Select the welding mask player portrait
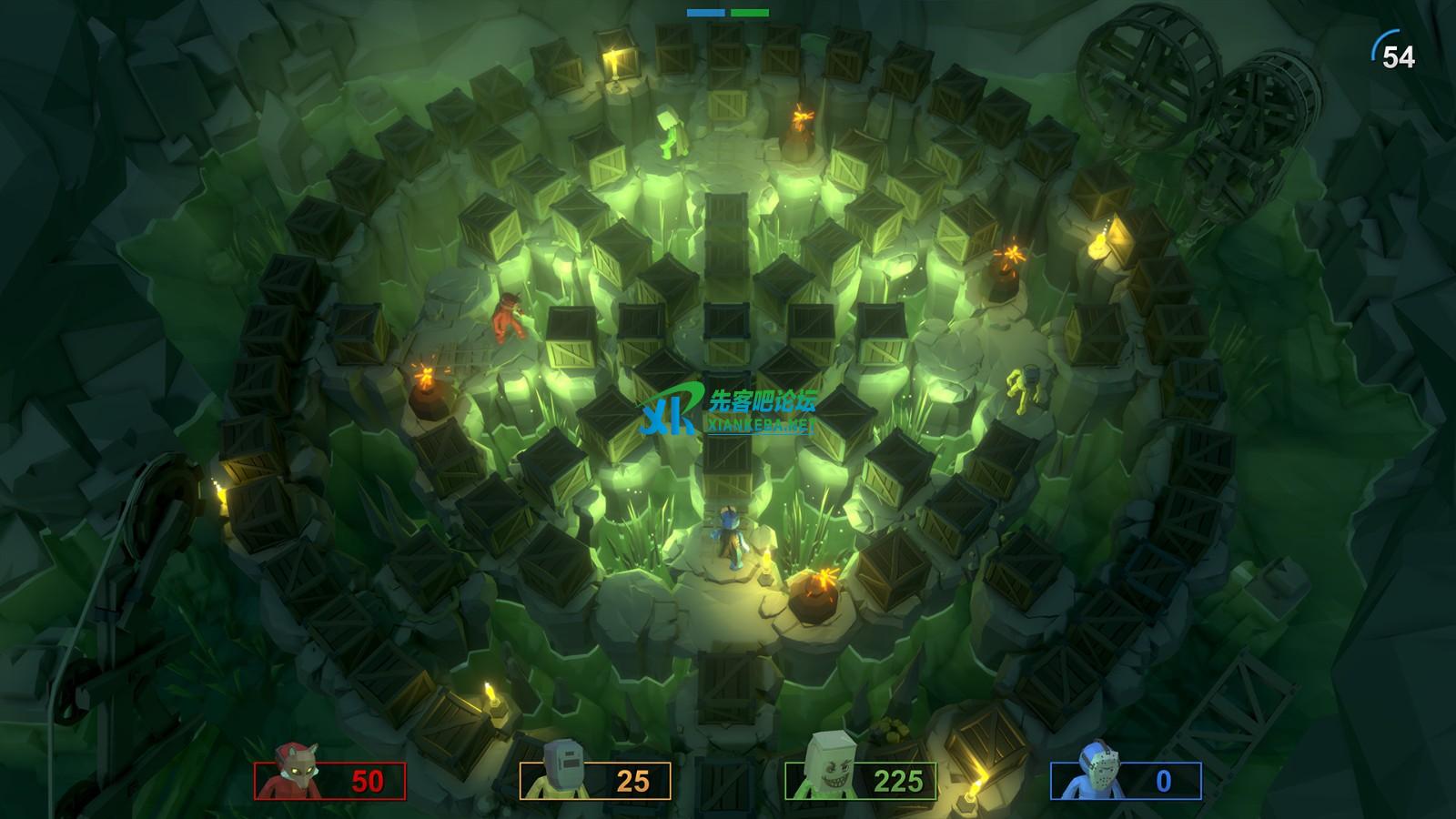 click(x=557, y=775)
